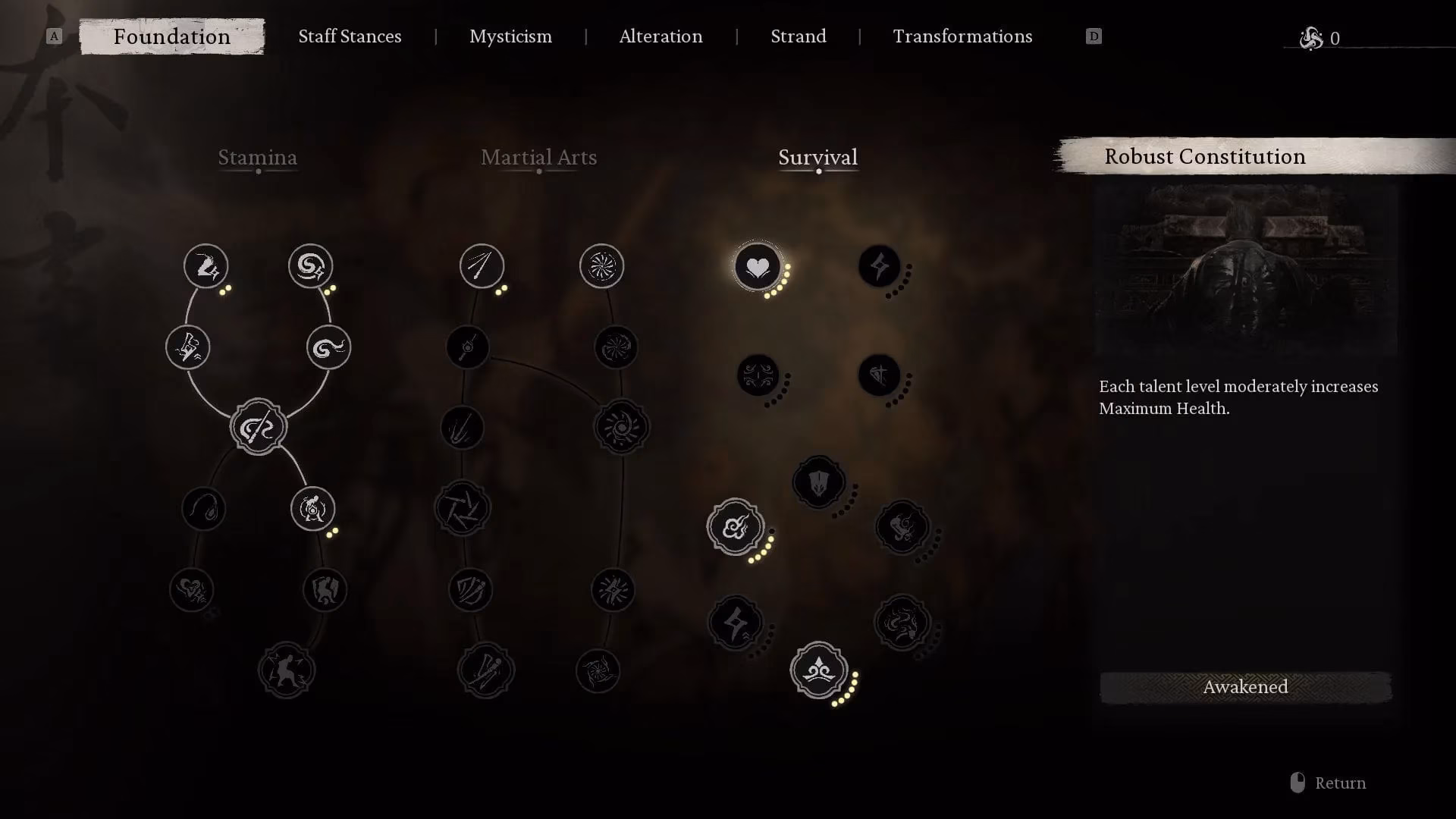Click the Awakened button
Screen dimensions: 1456x819
1244,687
